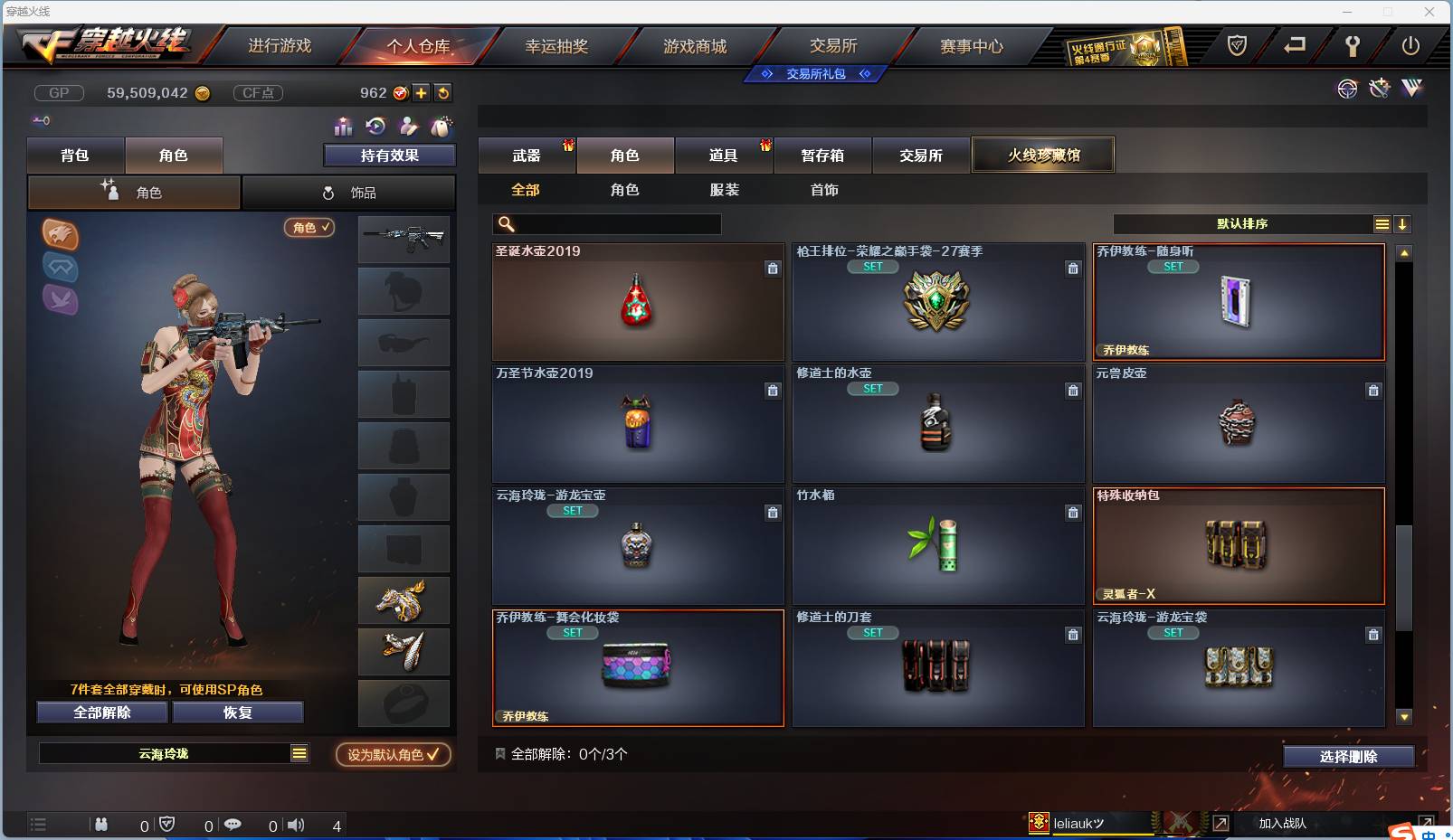
Task: Open the character edit pencil icon near 持有效果
Action: (x=409, y=127)
